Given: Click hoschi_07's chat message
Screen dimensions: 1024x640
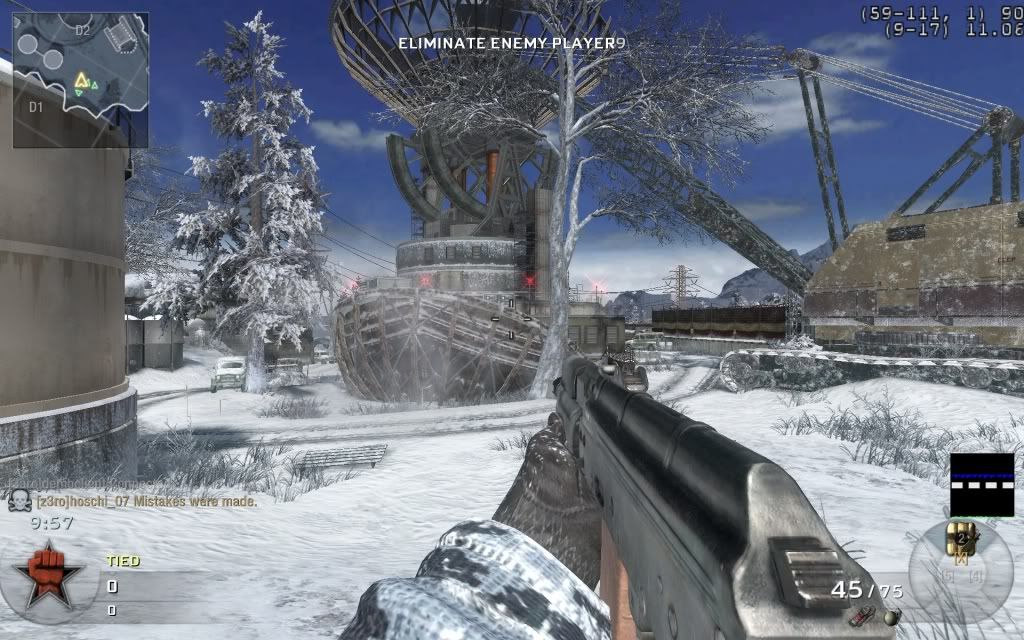Looking at the screenshot, I should 146,501.
